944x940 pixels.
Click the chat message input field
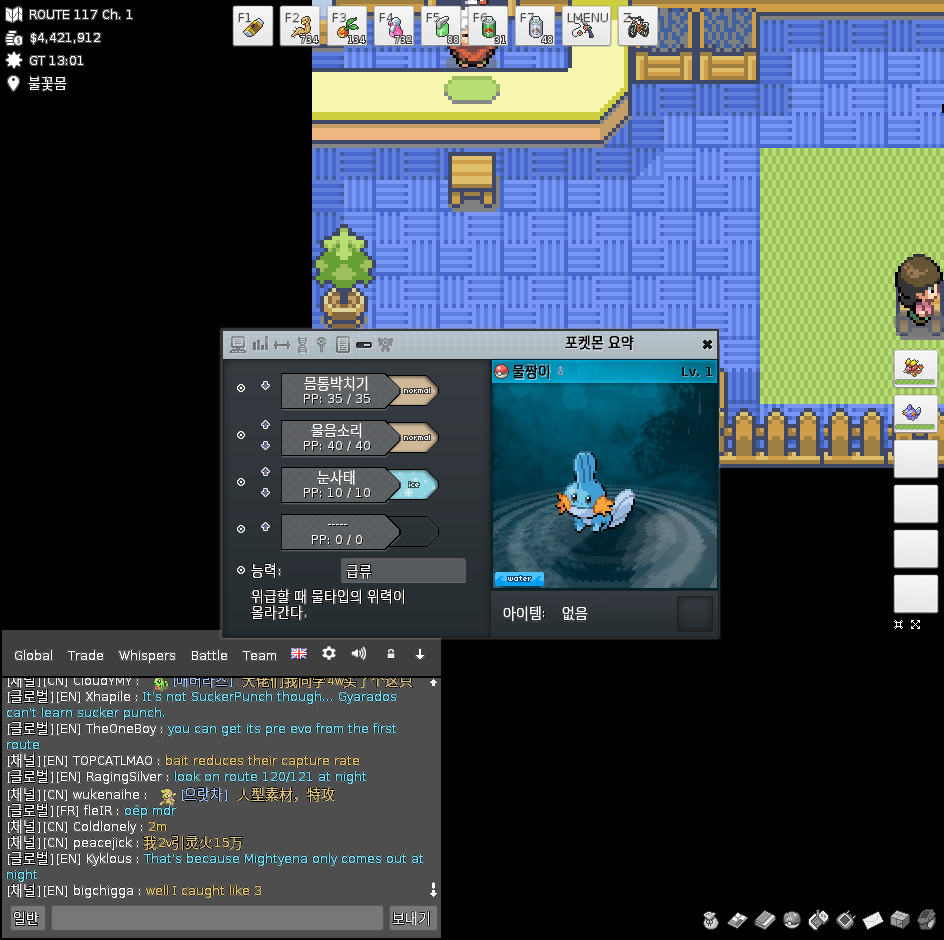tap(217, 918)
